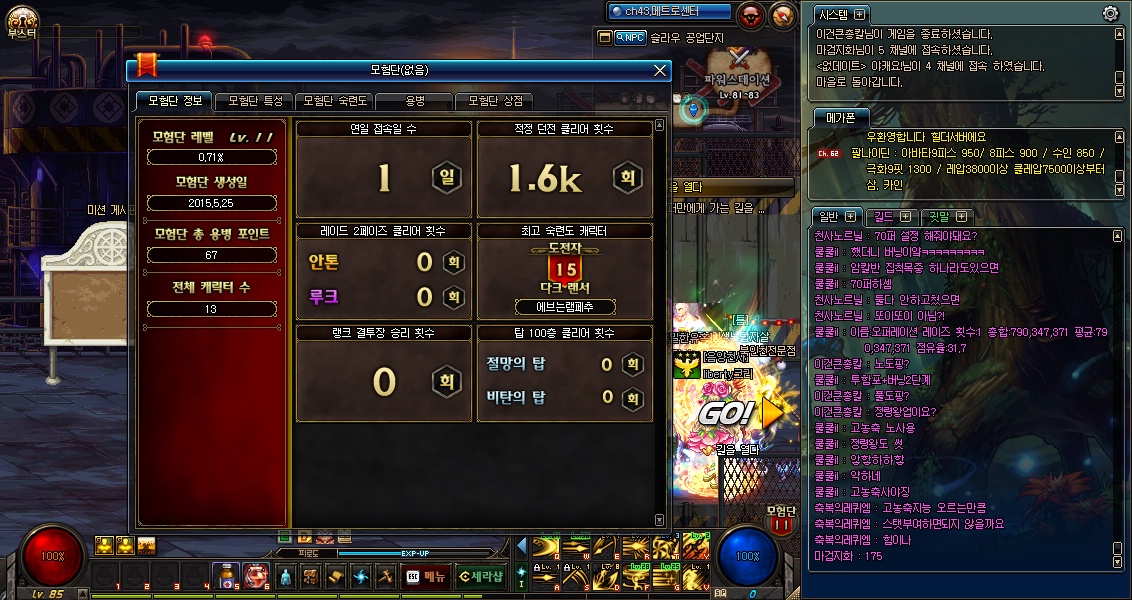The image size is (1132, 600).
Task: Select the 모험단 정보 tab
Action: pyautogui.click(x=174, y=101)
